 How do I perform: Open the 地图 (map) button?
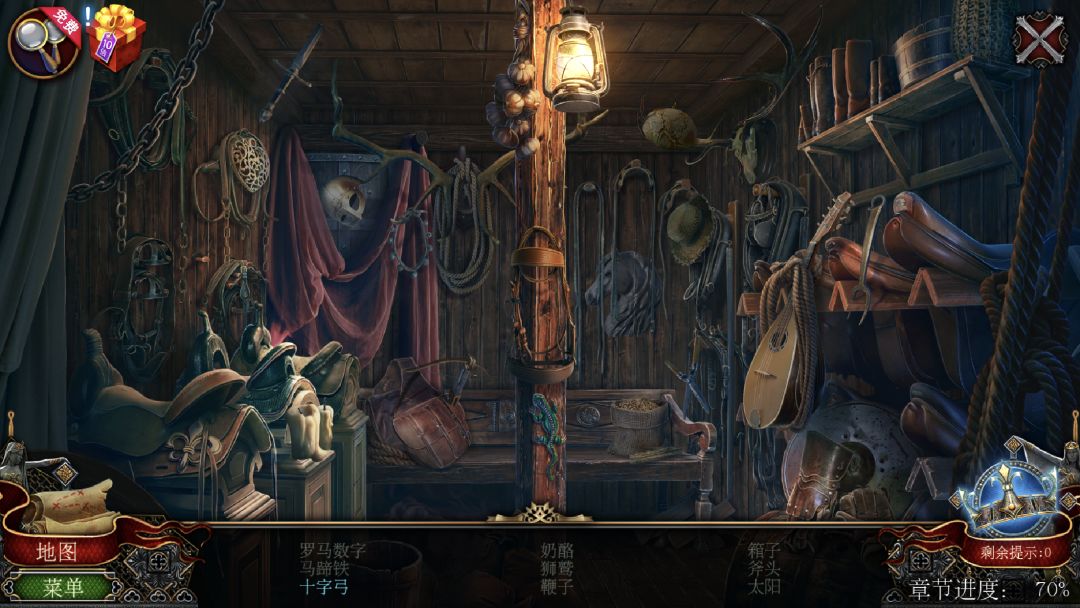pos(57,551)
